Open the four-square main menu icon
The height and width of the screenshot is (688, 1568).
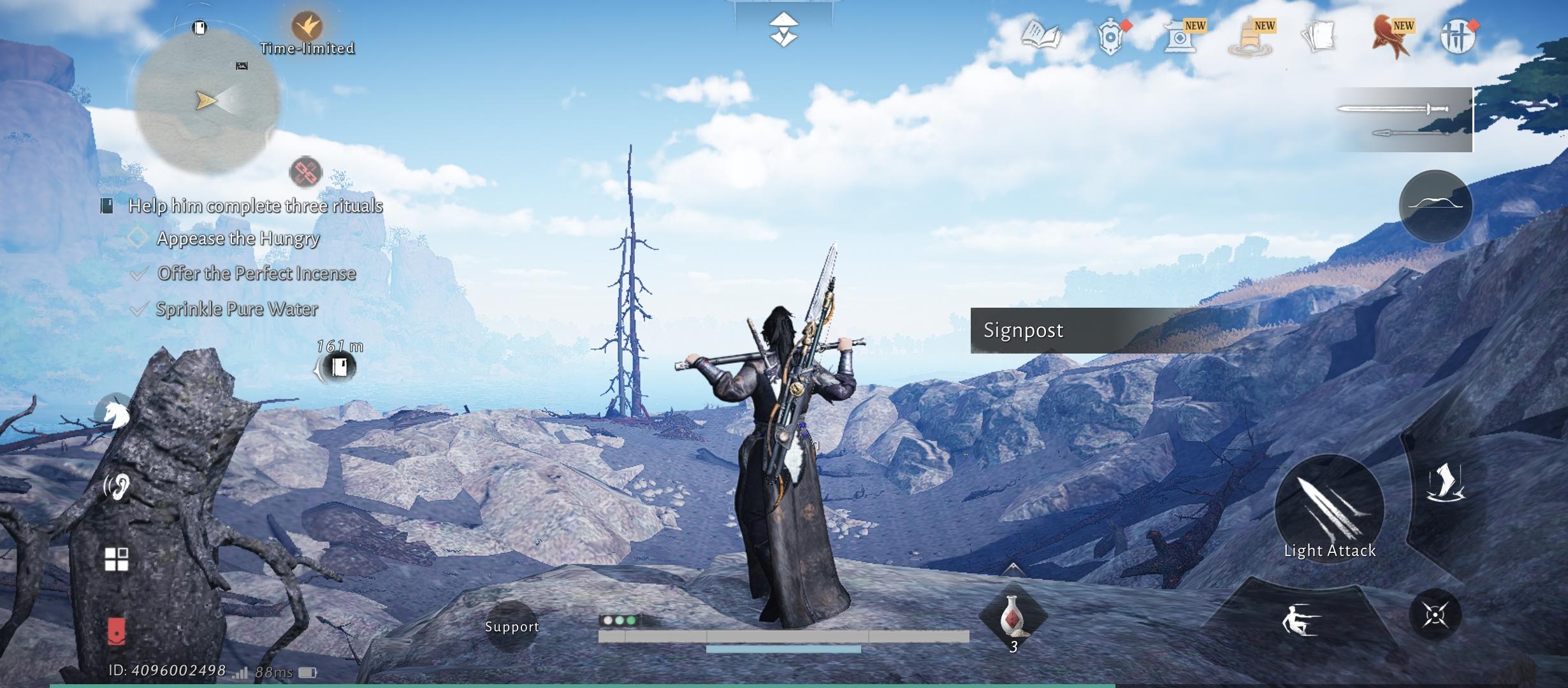(117, 559)
